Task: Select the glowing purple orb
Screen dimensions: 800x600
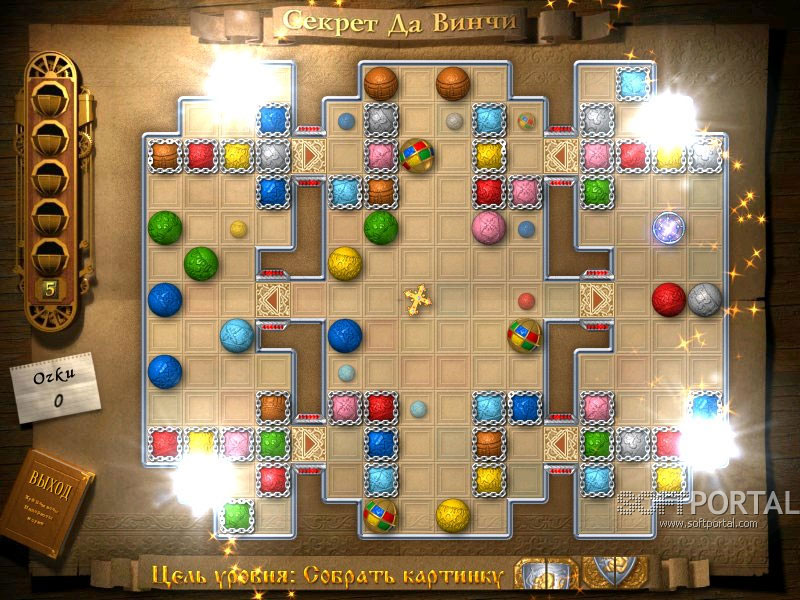Action: click(x=667, y=227)
